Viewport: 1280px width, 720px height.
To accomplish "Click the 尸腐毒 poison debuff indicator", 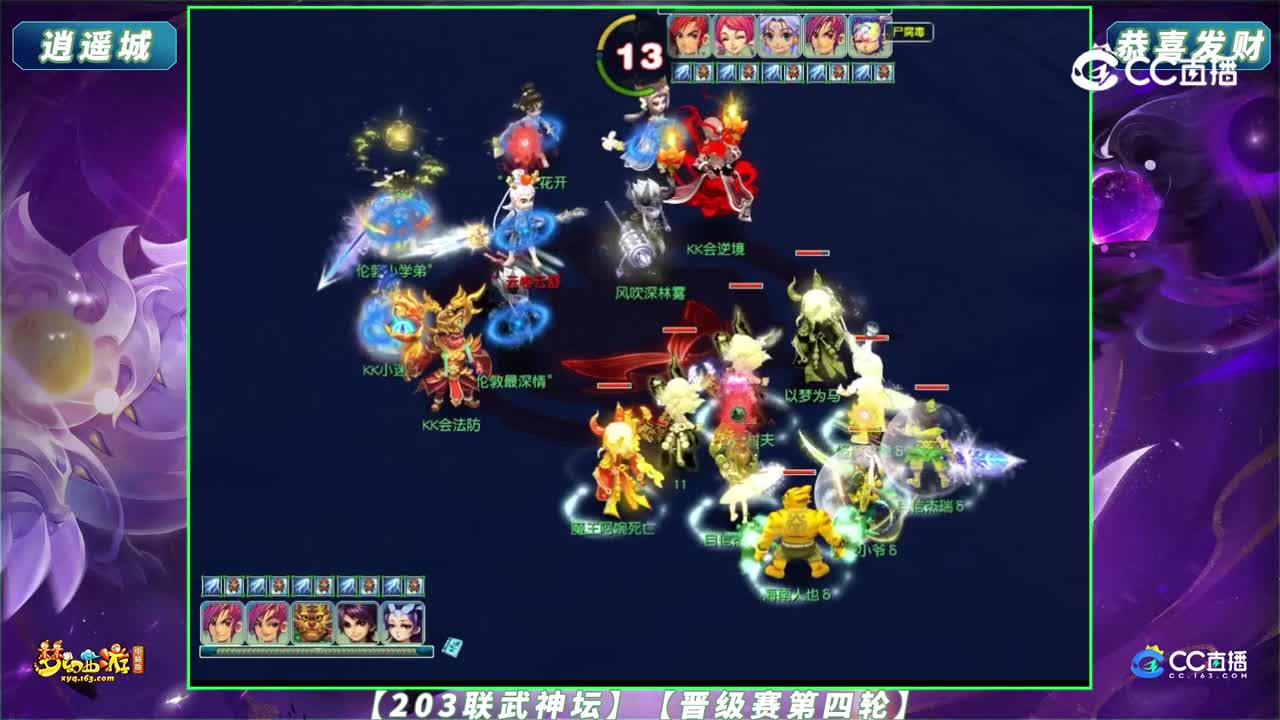I will pos(910,33).
